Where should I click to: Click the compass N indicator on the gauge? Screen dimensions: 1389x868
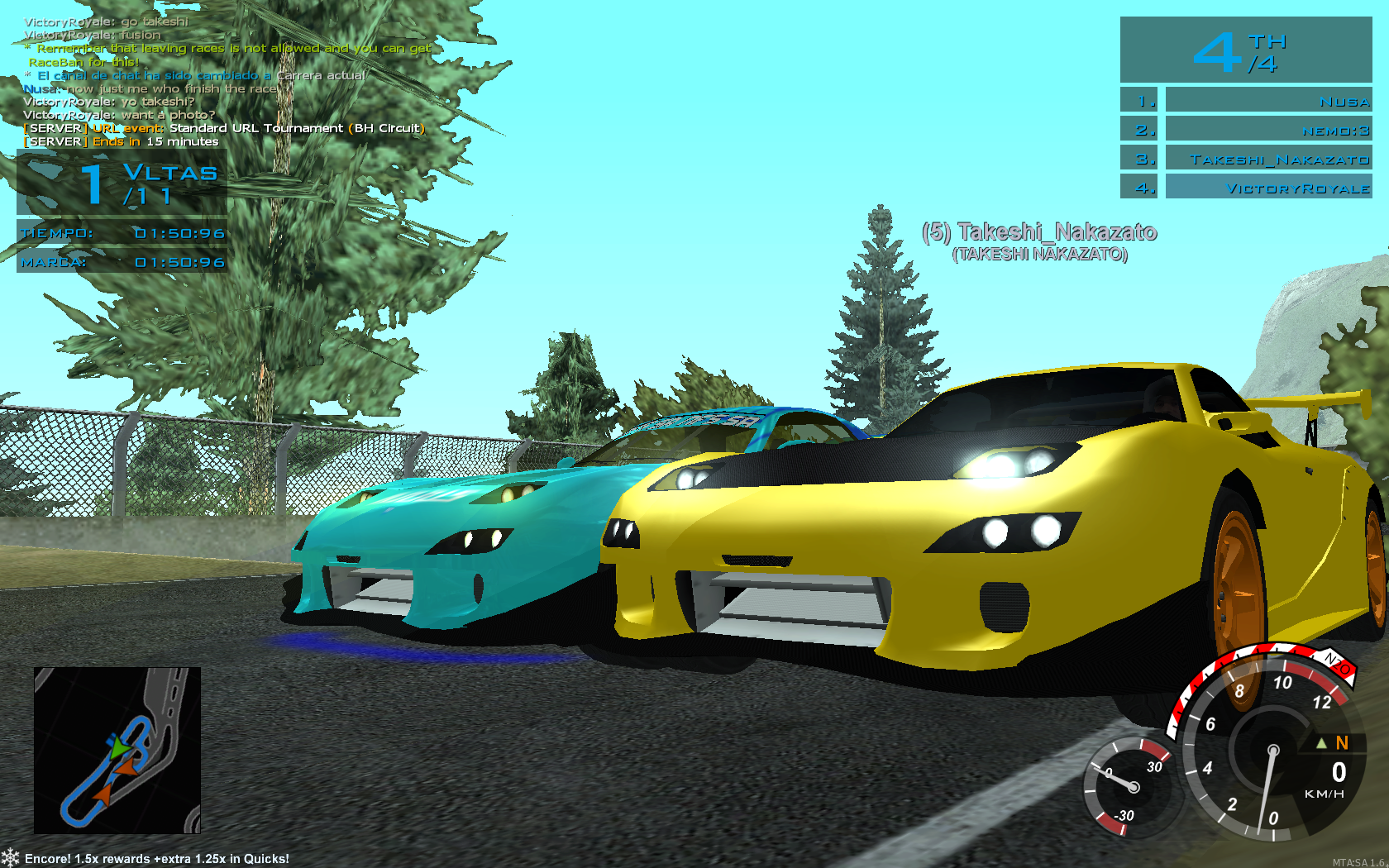pos(1339,743)
